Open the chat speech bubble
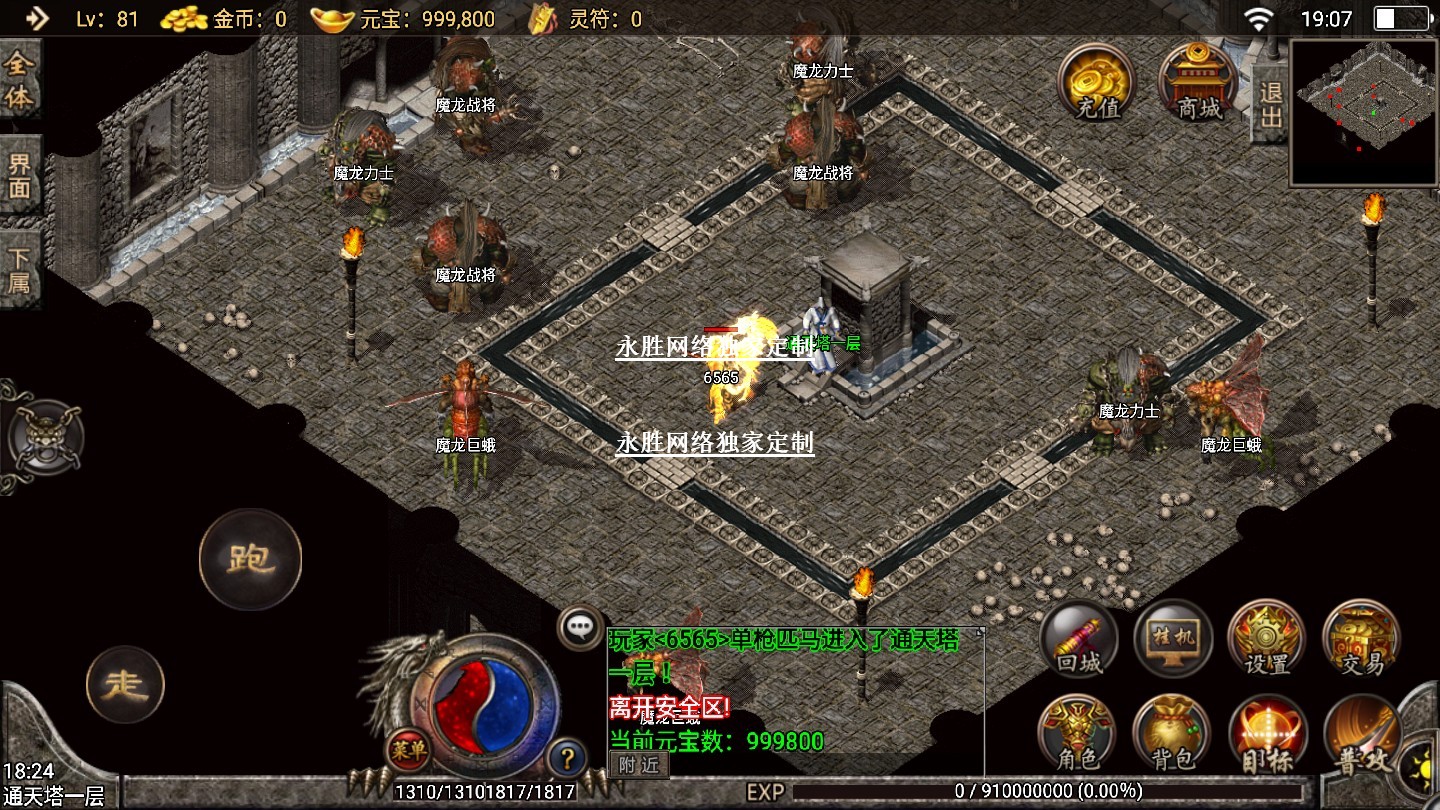 point(580,628)
